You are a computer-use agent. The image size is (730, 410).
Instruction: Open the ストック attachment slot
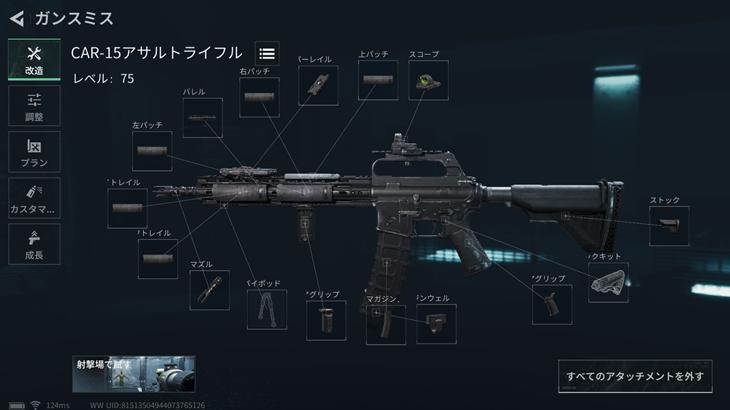click(x=669, y=226)
